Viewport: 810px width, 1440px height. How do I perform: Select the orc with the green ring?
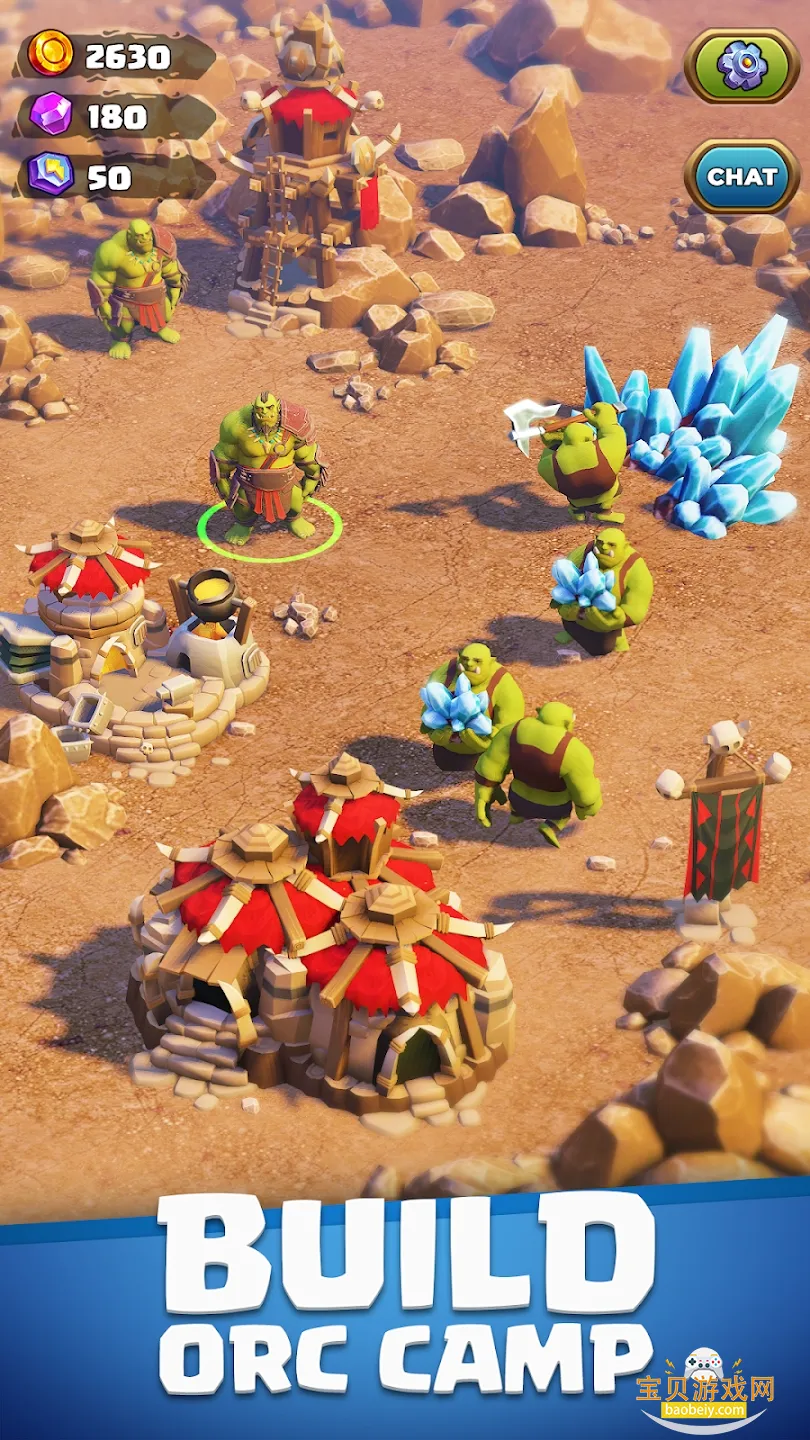pyautogui.click(x=267, y=470)
